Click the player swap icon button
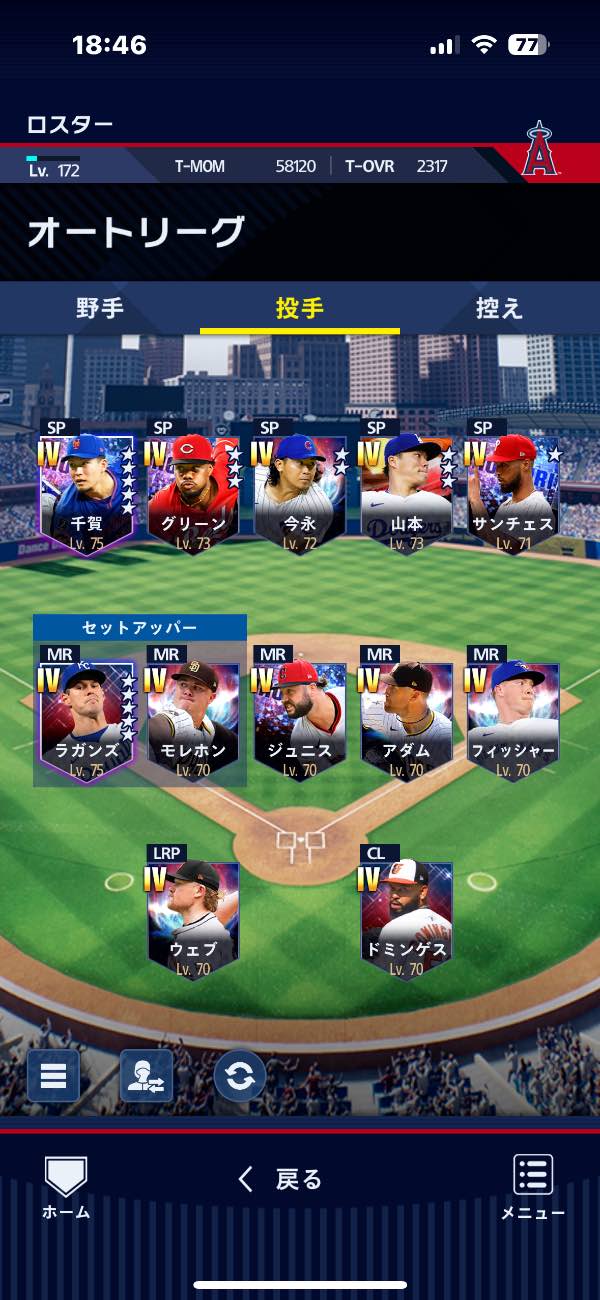This screenshot has height=1300, width=600. click(146, 1076)
